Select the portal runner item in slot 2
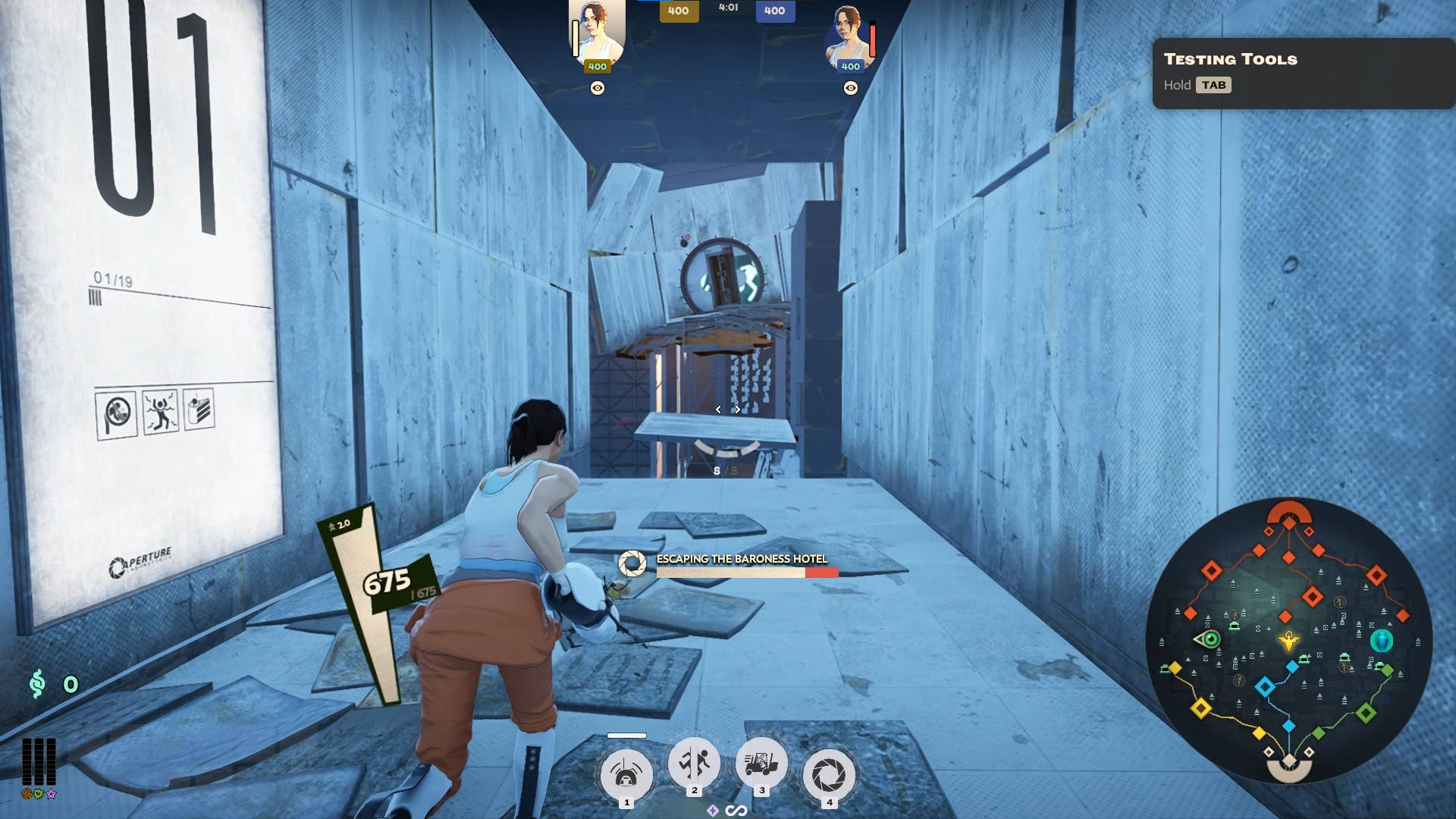1456x819 pixels. point(693,768)
